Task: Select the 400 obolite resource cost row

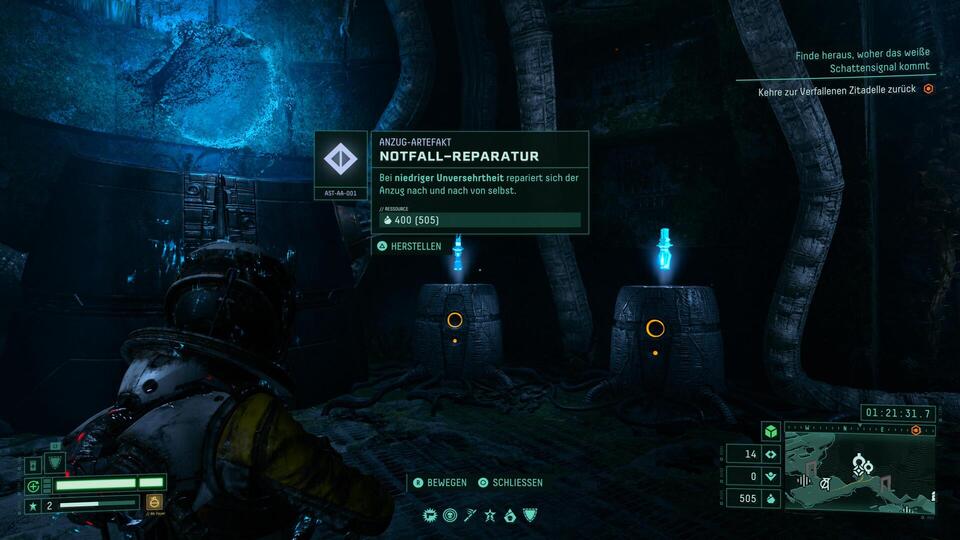Action: coord(480,220)
